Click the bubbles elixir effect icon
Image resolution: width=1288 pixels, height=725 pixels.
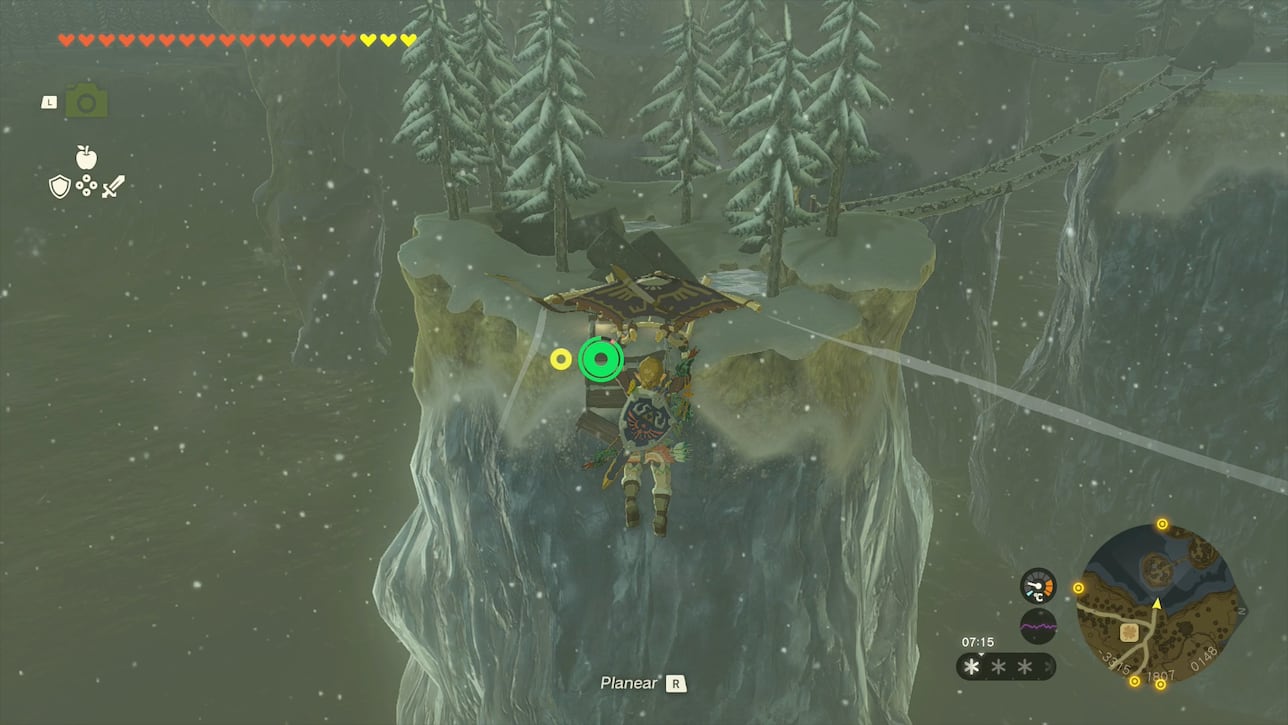click(86, 185)
